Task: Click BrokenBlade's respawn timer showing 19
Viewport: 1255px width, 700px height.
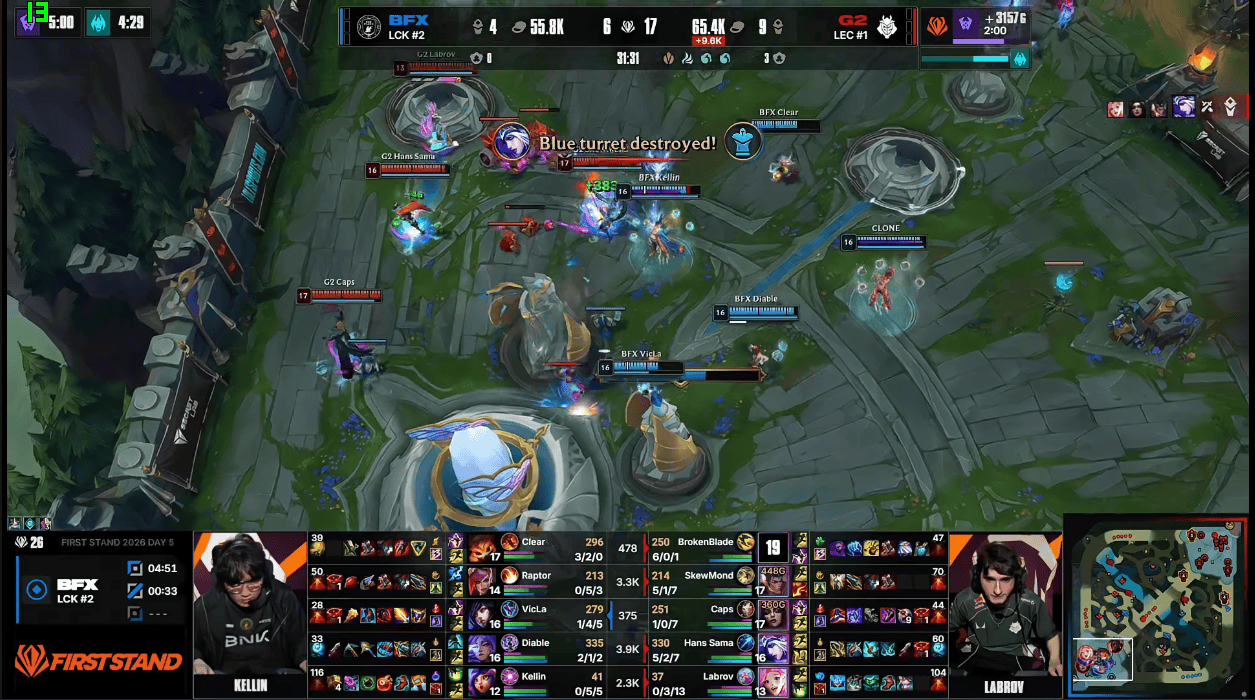Action: point(773,549)
